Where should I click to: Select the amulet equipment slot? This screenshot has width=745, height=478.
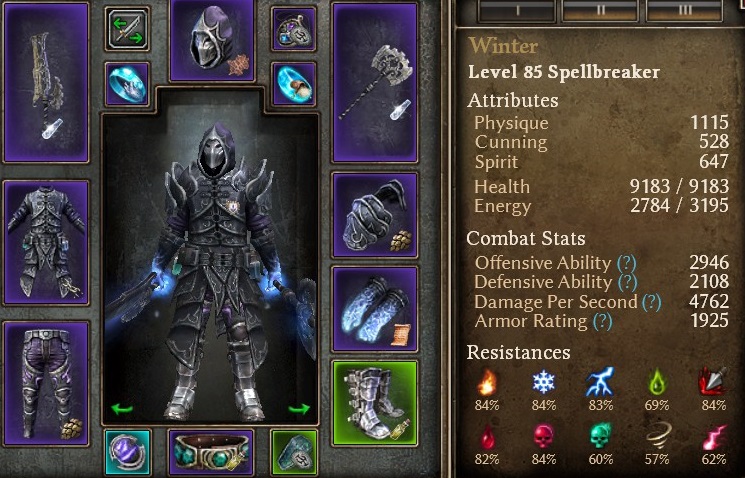293,29
